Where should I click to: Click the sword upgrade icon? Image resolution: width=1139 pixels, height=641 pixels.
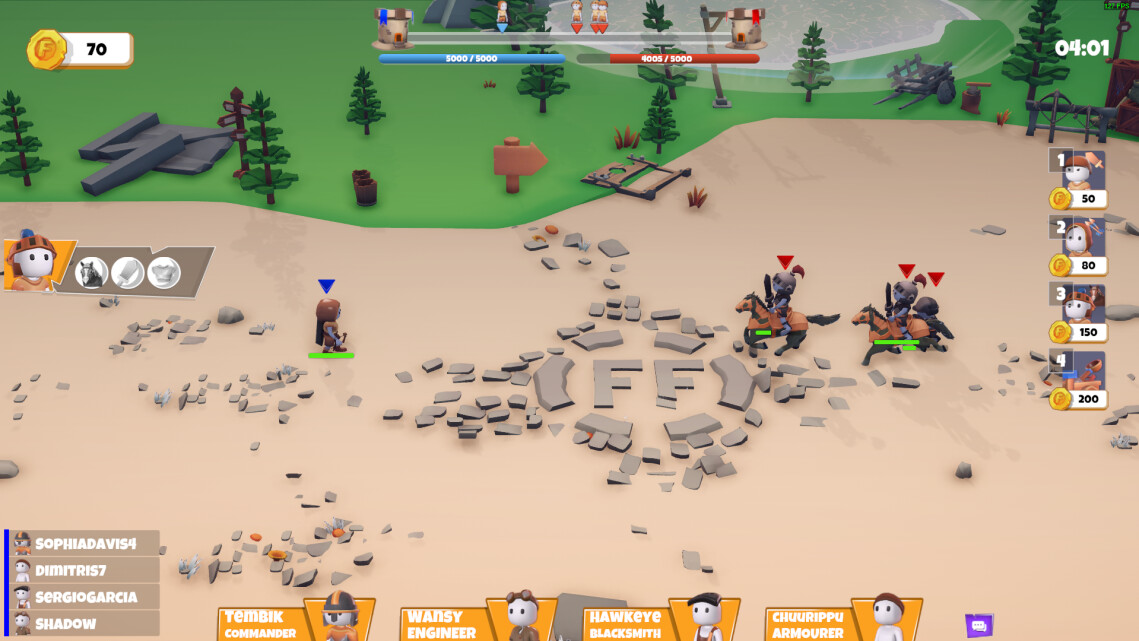[x=127, y=272]
